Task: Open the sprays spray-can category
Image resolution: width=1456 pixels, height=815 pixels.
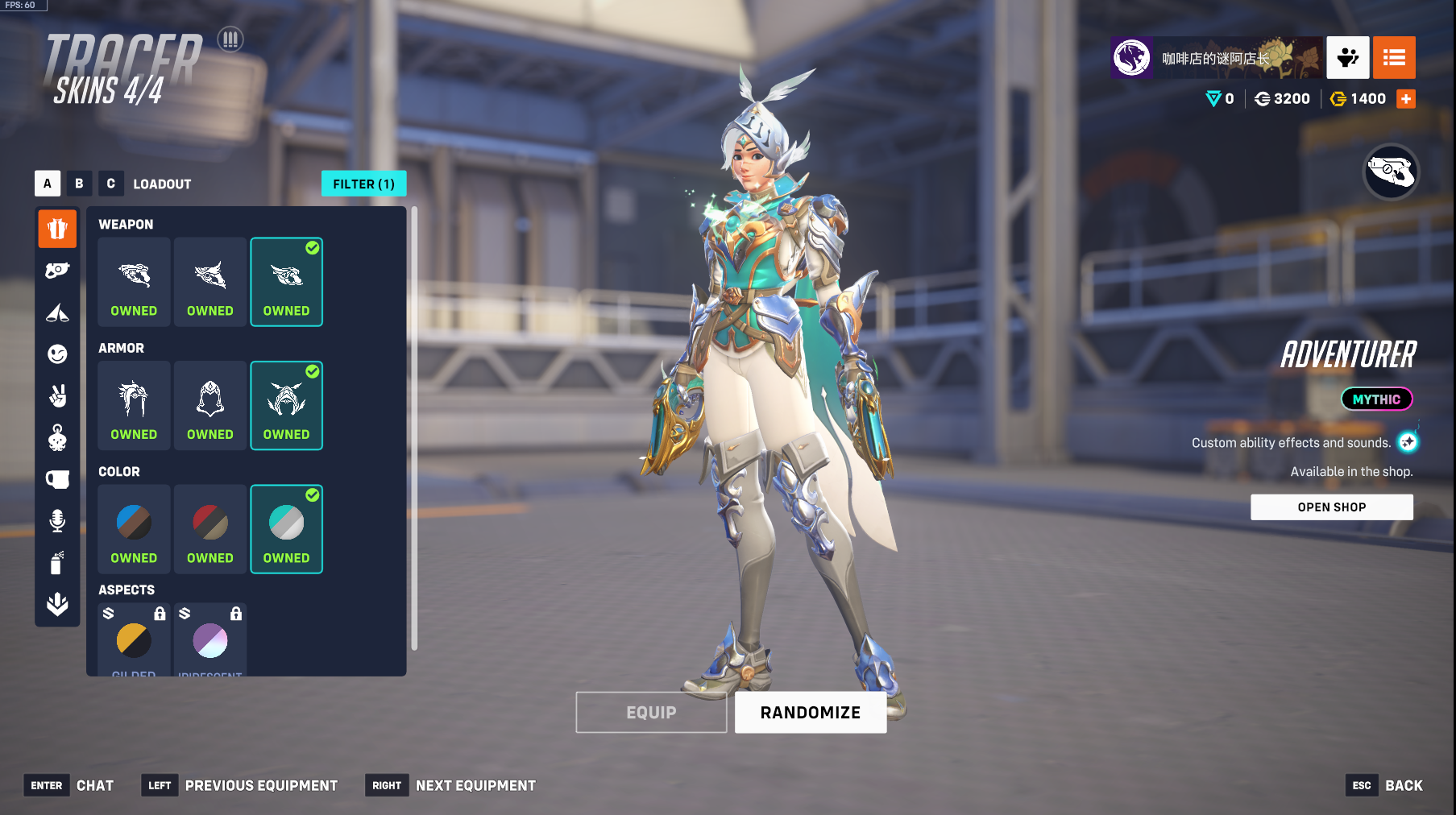Action: click(x=57, y=562)
